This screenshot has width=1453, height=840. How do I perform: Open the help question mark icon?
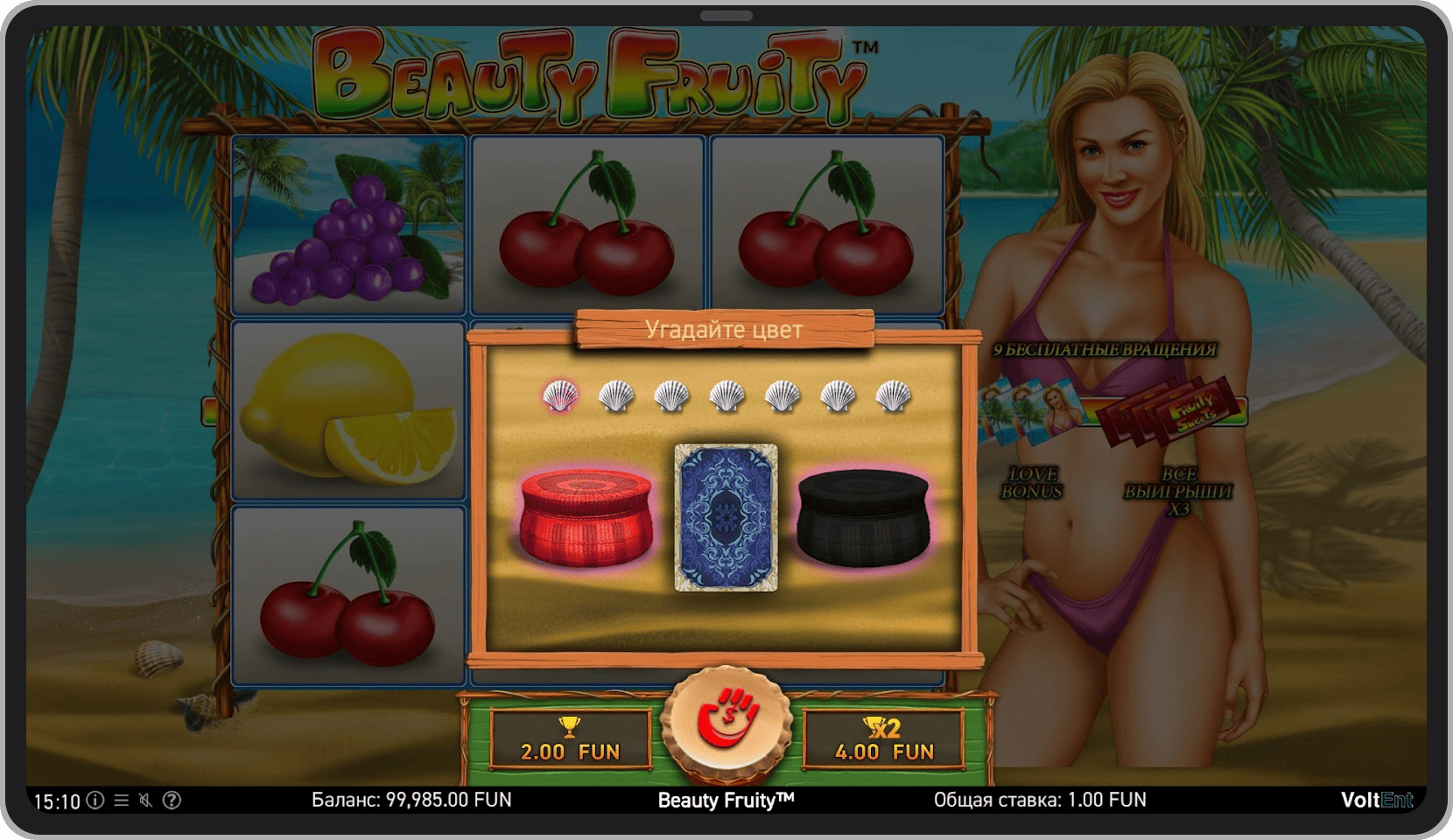coord(173,800)
